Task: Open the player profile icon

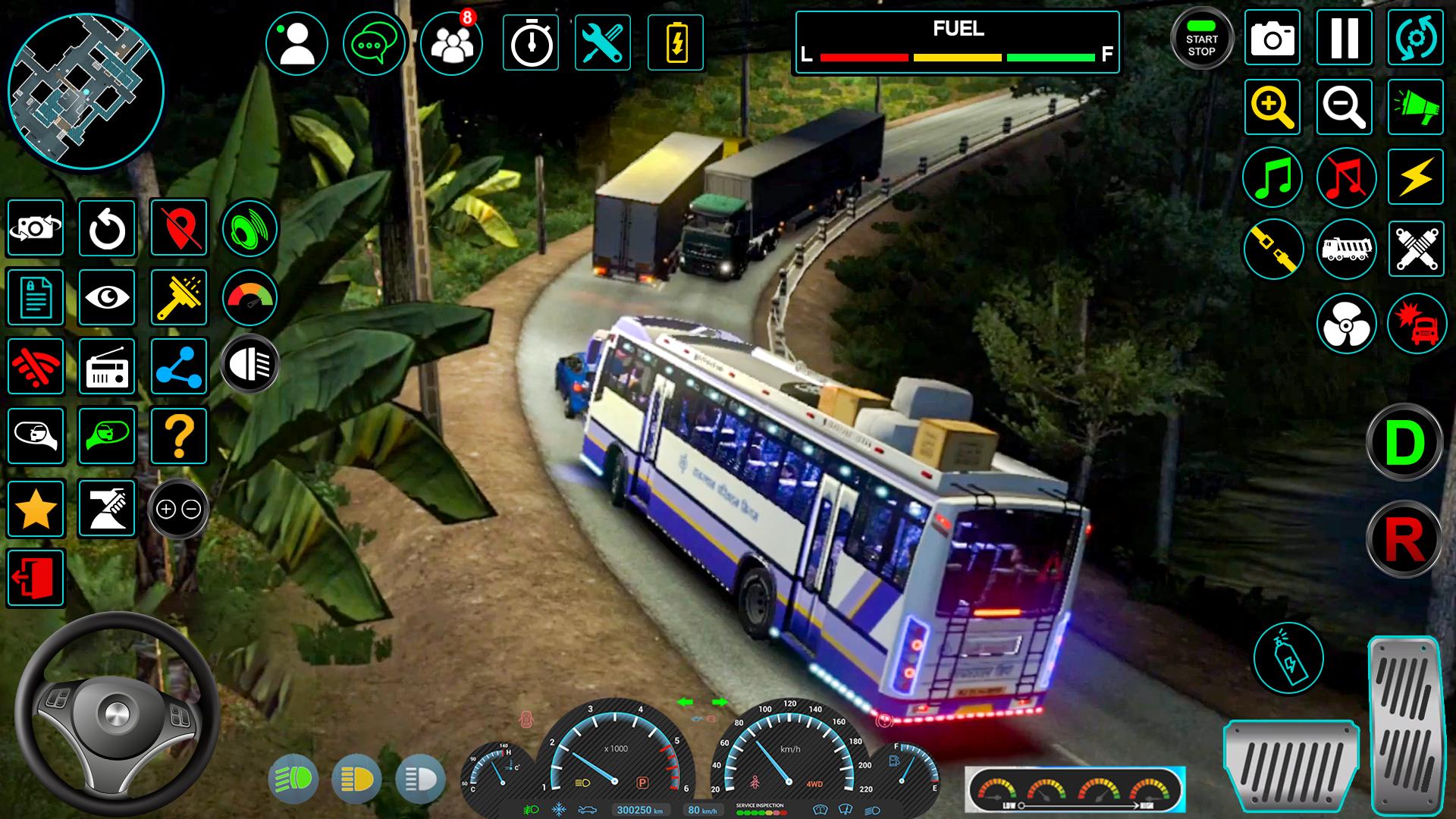Action: pyautogui.click(x=297, y=43)
